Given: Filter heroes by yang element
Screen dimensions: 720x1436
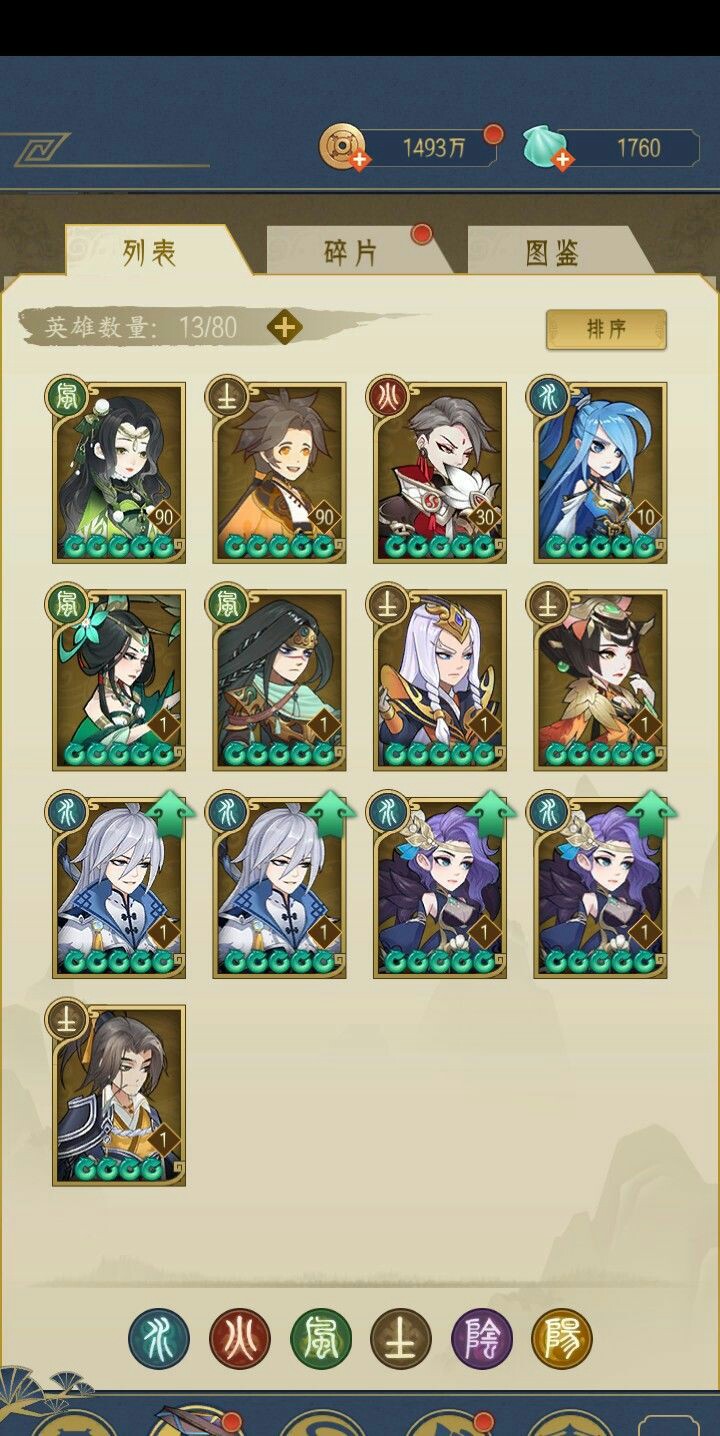Looking at the screenshot, I should [562, 1338].
